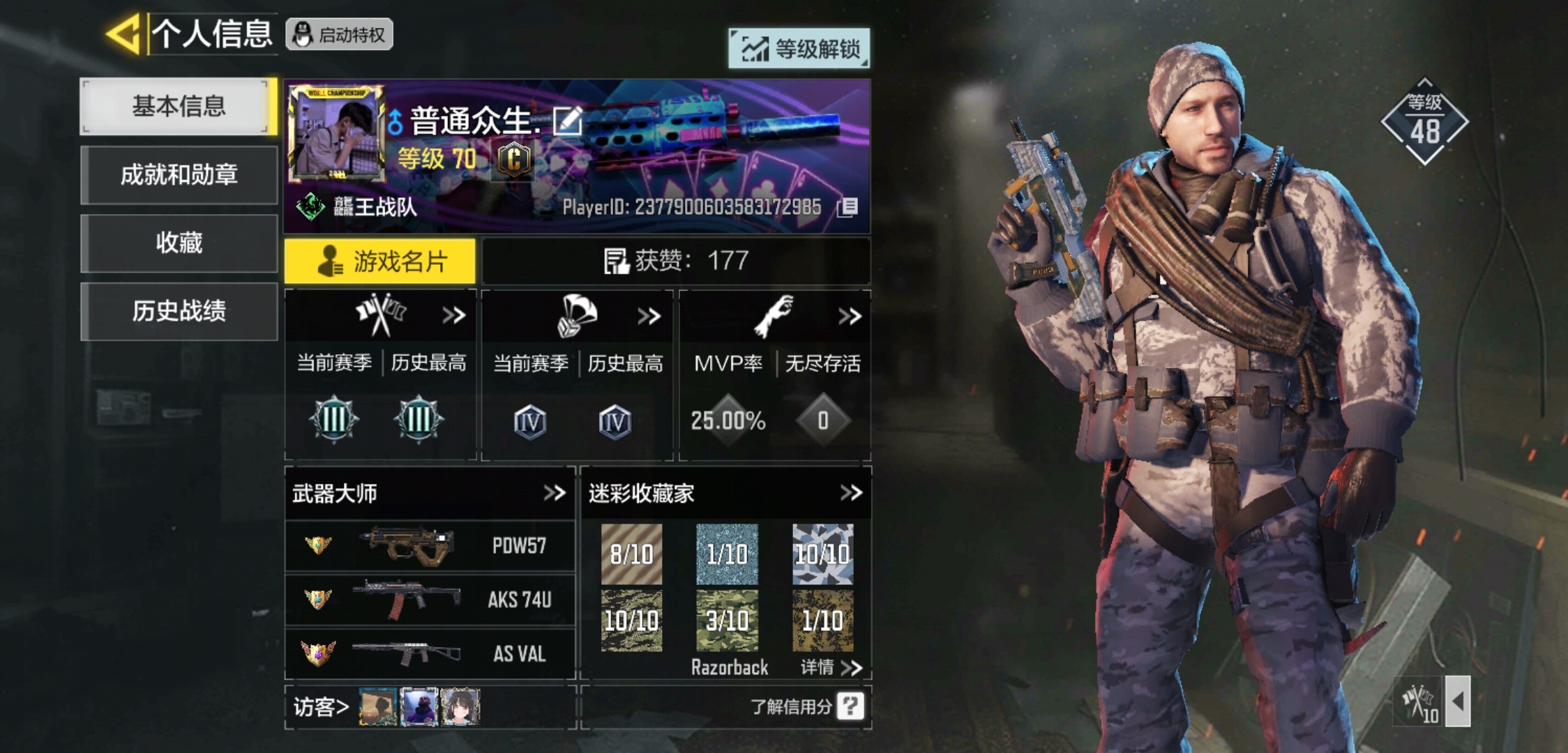View the 访客 visitors list
1568x753 pixels.
click(x=321, y=707)
